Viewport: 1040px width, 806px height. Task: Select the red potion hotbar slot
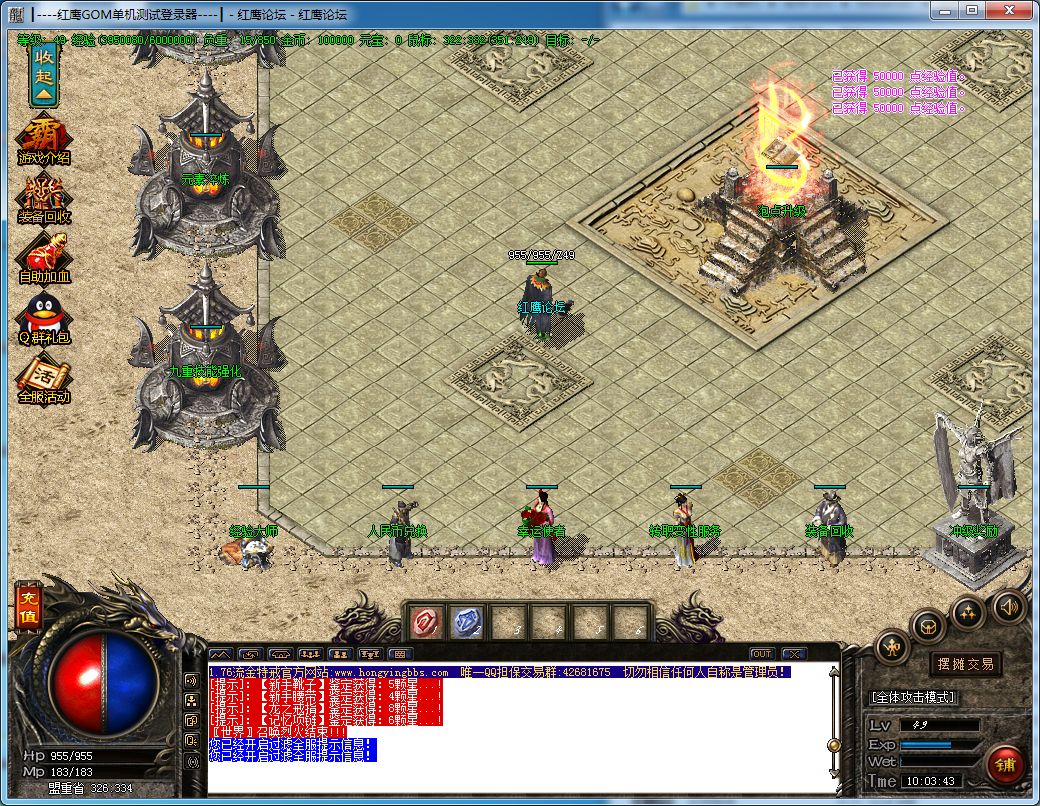(x=425, y=622)
